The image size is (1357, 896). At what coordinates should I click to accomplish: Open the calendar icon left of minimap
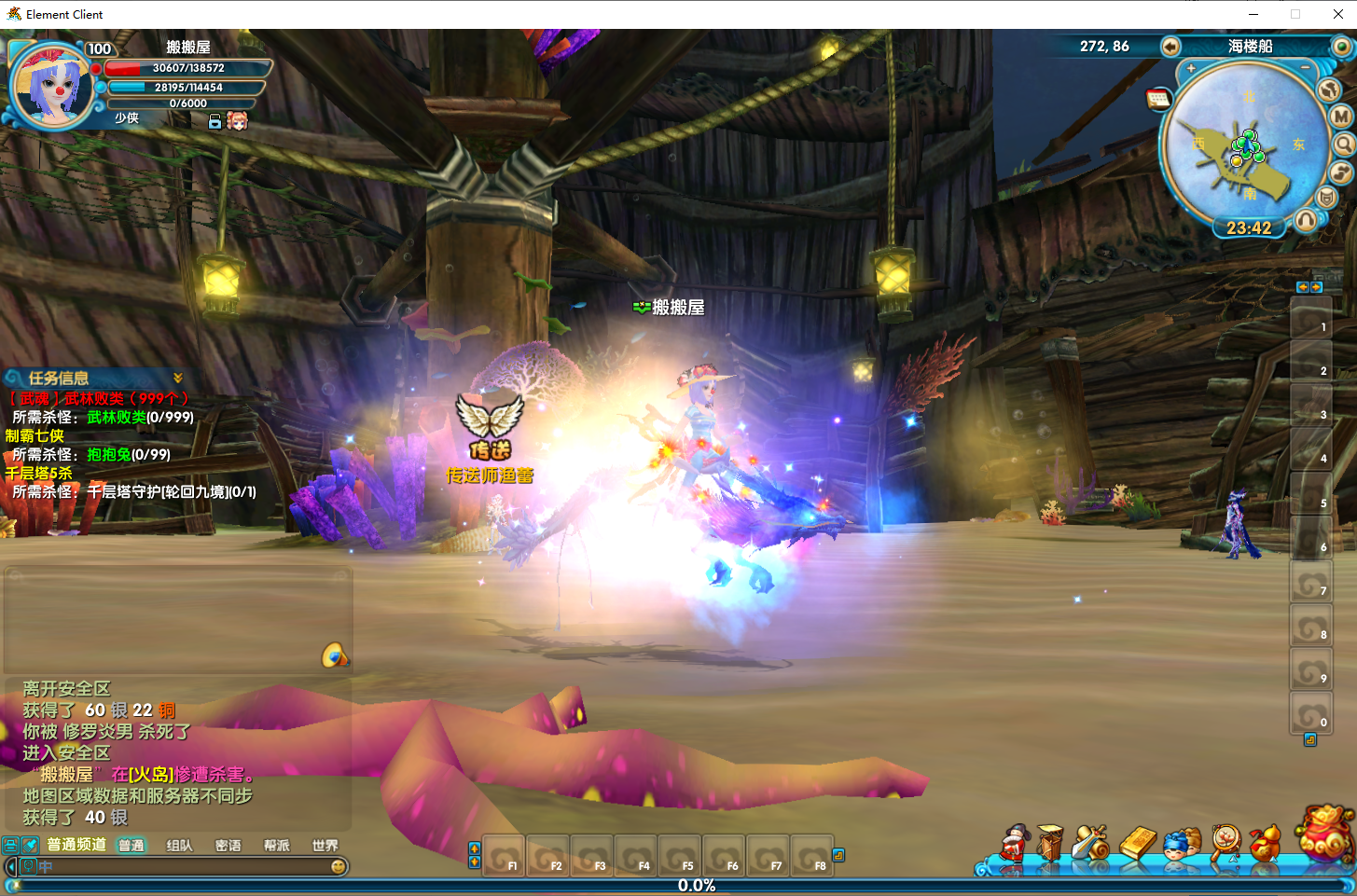coord(1158,99)
